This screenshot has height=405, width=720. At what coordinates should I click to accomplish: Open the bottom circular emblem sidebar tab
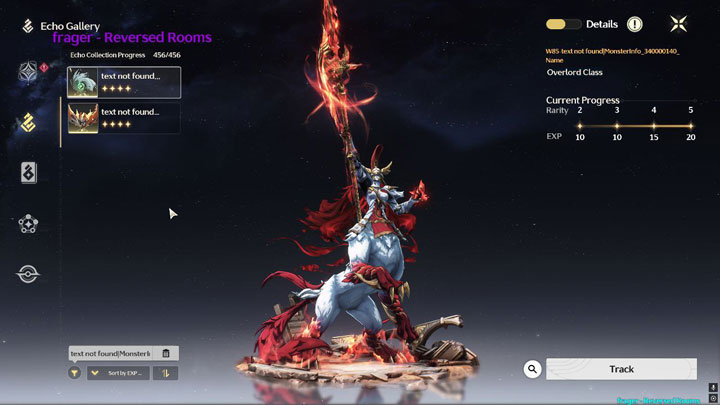(x=28, y=274)
